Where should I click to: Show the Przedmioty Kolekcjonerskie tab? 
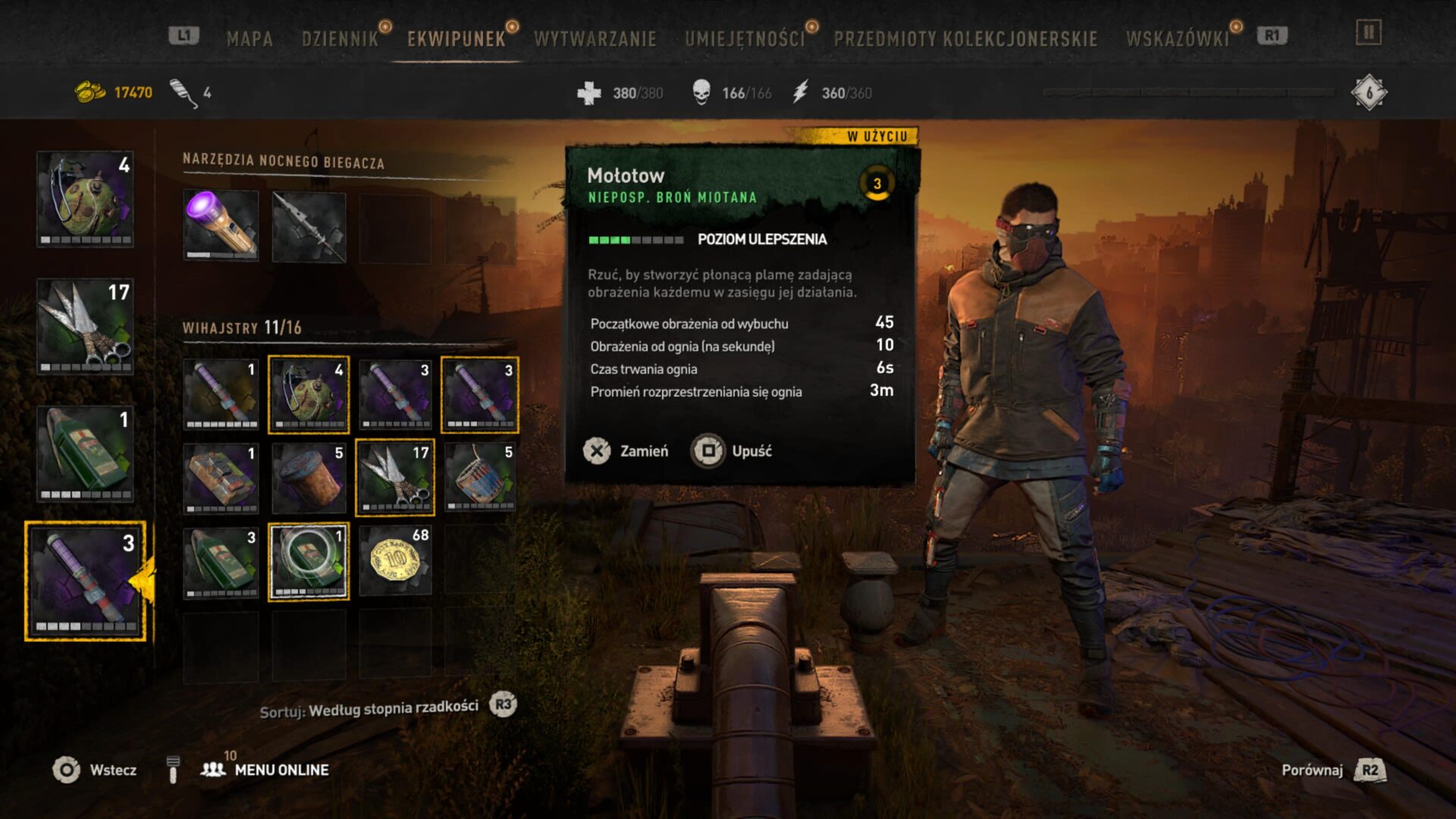pos(965,39)
